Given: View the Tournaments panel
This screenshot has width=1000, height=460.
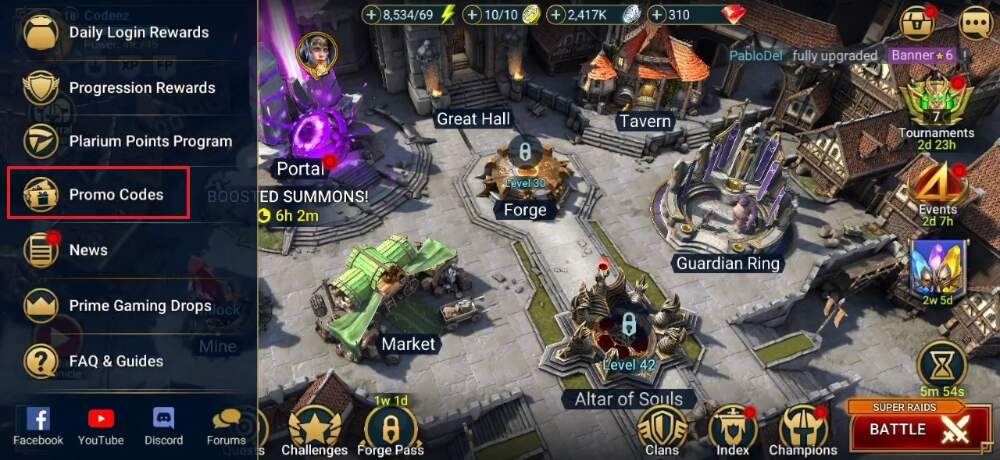Looking at the screenshot, I should pos(936,110).
